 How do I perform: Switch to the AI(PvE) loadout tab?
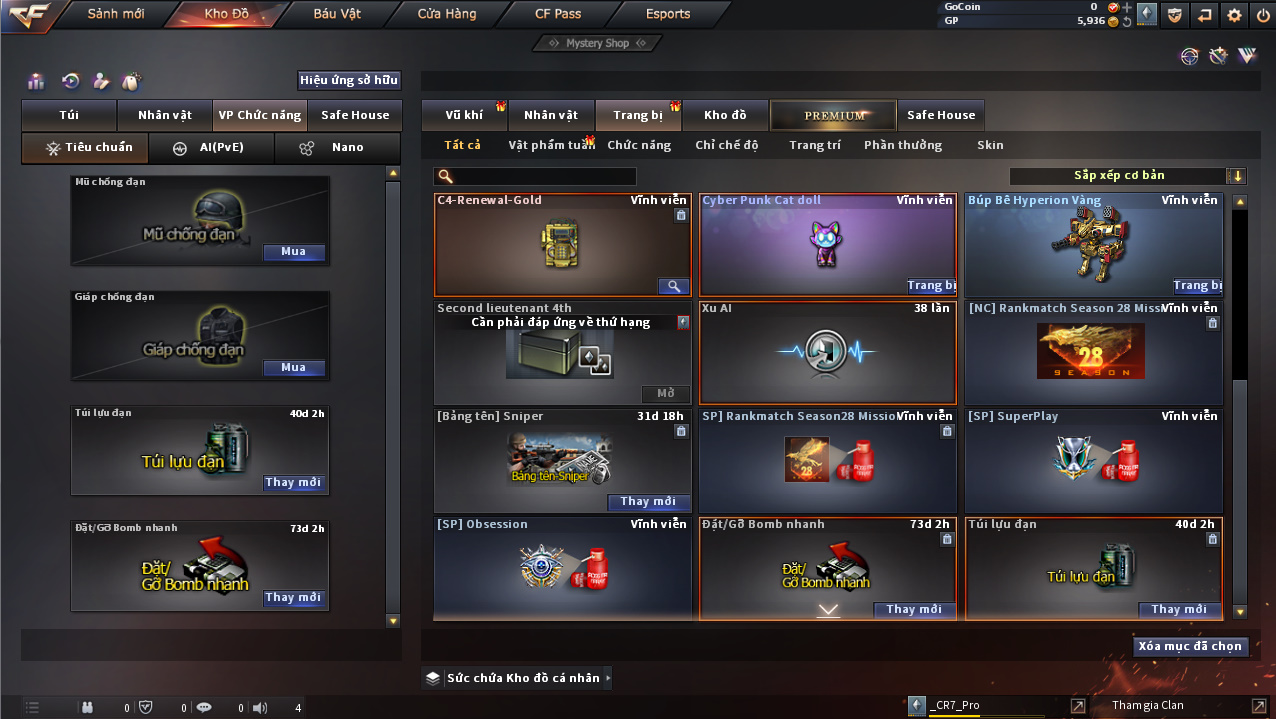(210, 147)
